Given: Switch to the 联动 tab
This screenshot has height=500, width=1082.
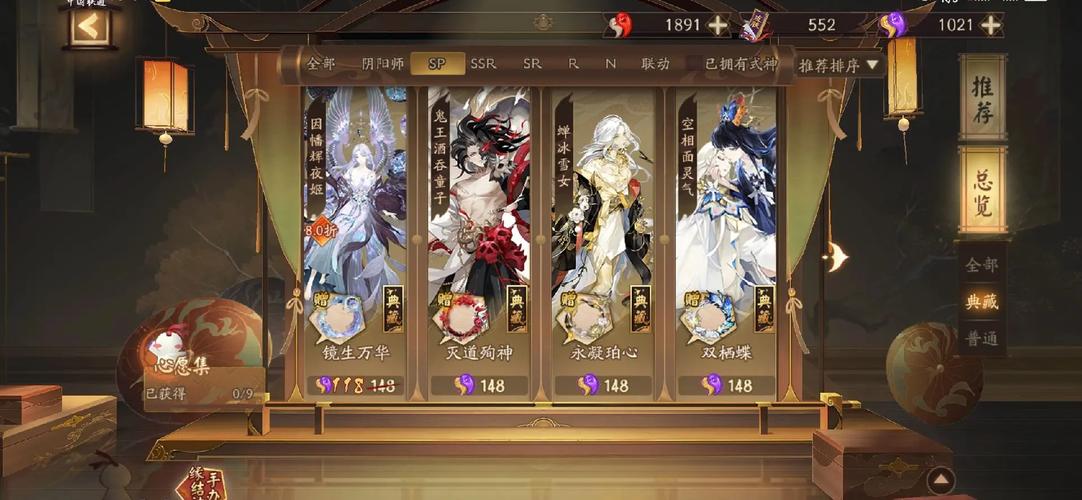Looking at the screenshot, I should pos(655,64).
